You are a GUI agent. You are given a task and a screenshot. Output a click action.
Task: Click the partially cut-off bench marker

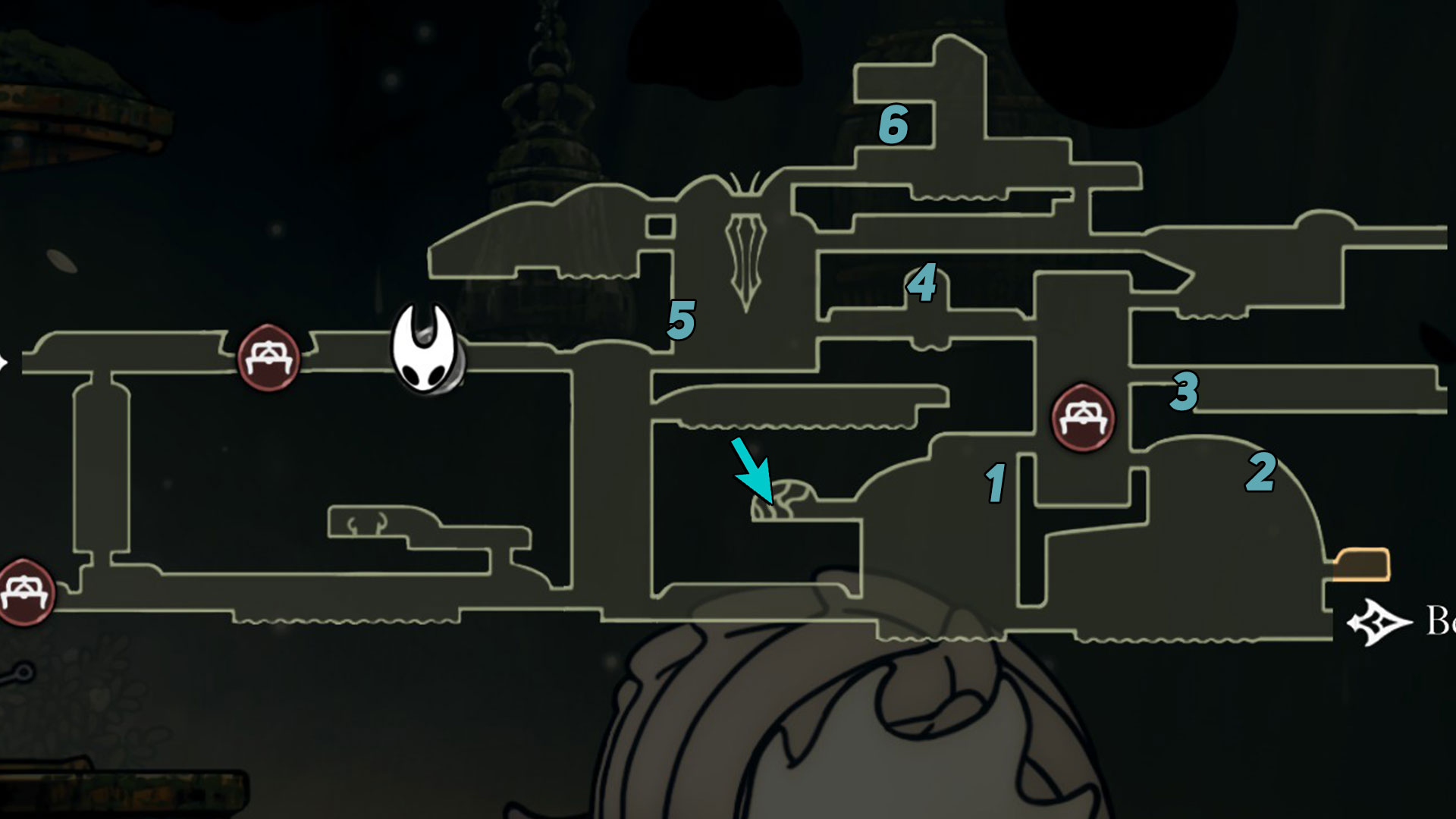click(24, 591)
